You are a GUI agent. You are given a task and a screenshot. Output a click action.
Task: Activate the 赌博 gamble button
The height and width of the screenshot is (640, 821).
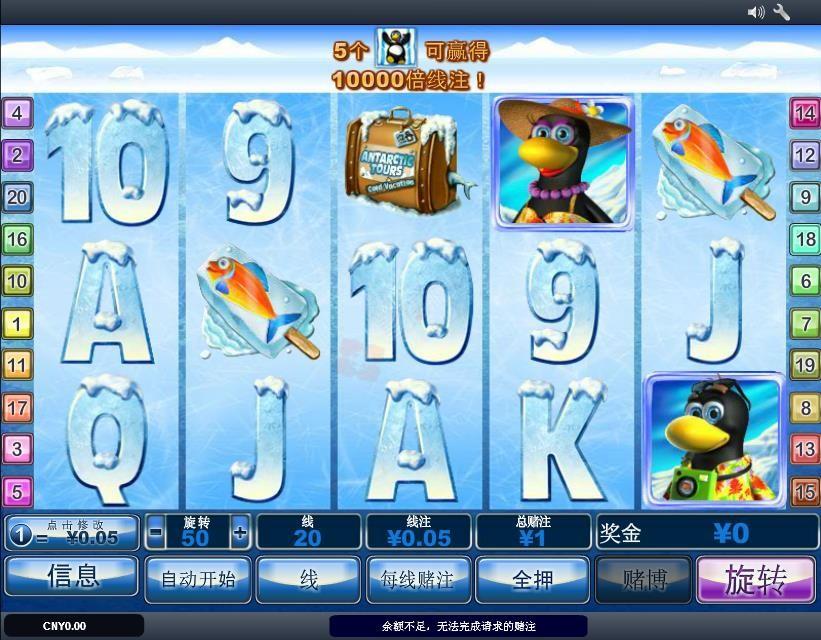(x=643, y=579)
